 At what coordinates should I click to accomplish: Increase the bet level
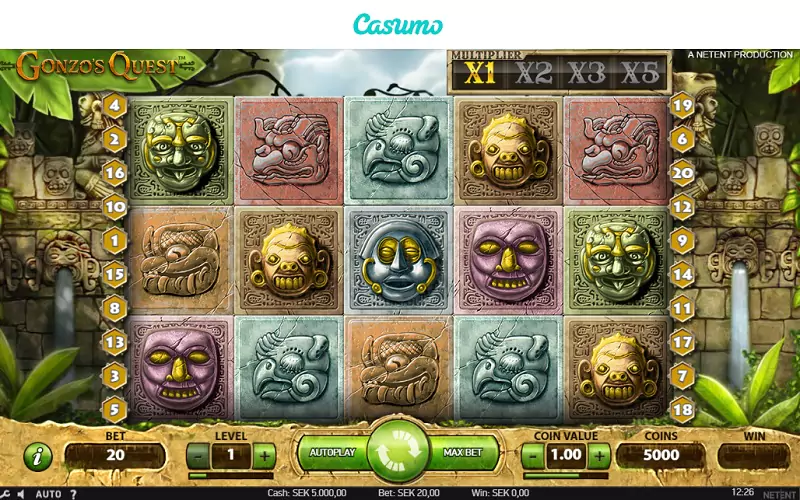(x=264, y=456)
